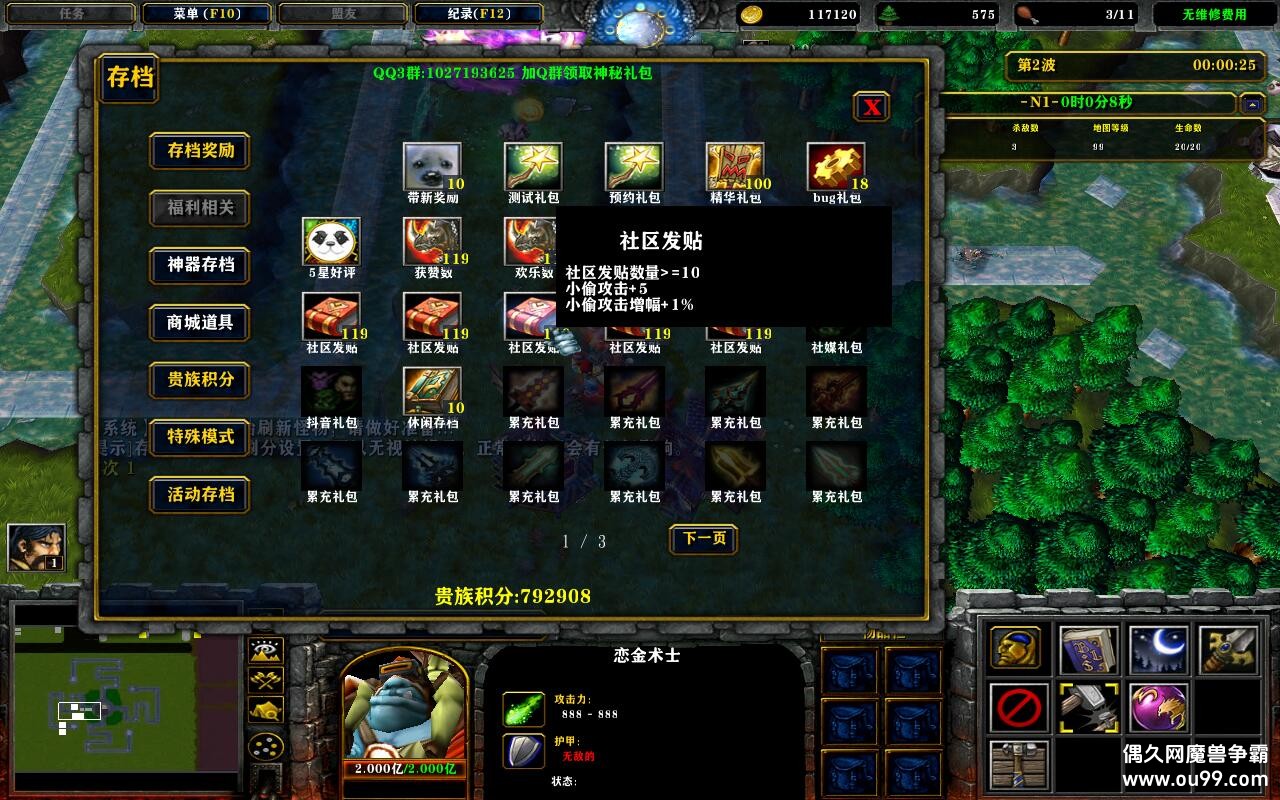Click the 获赞数 icon showing 119
The width and height of the screenshot is (1280, 800).
pos(432,239)
